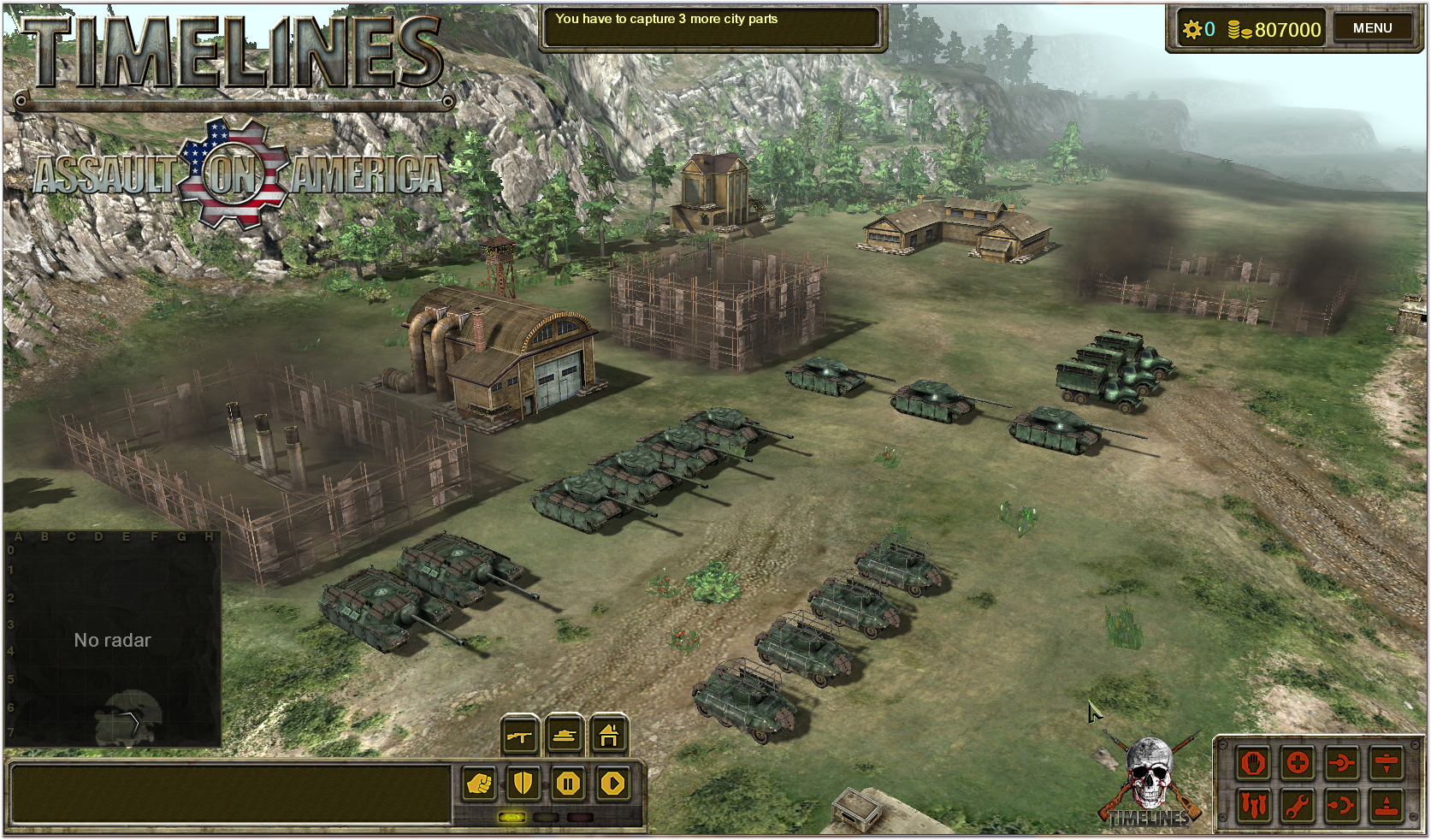Click the No radar minimap area
1431x840 pixels.
[x=114, y=639]
